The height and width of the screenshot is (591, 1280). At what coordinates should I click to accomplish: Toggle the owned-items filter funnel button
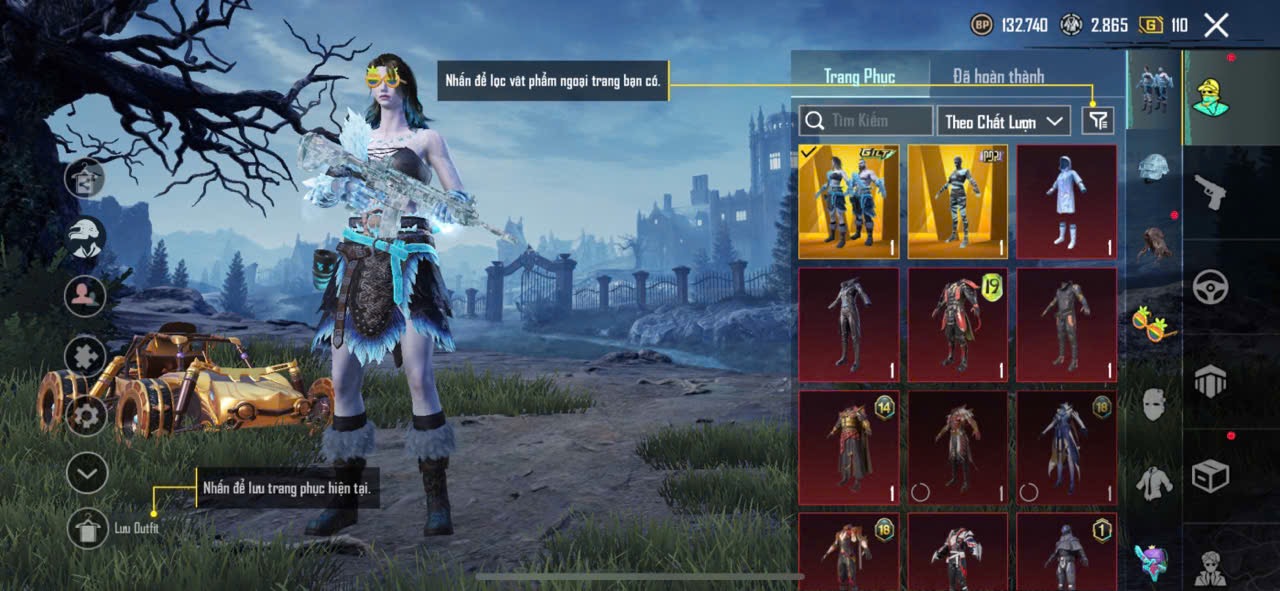pyautogui.click(x=1097, y=121)
